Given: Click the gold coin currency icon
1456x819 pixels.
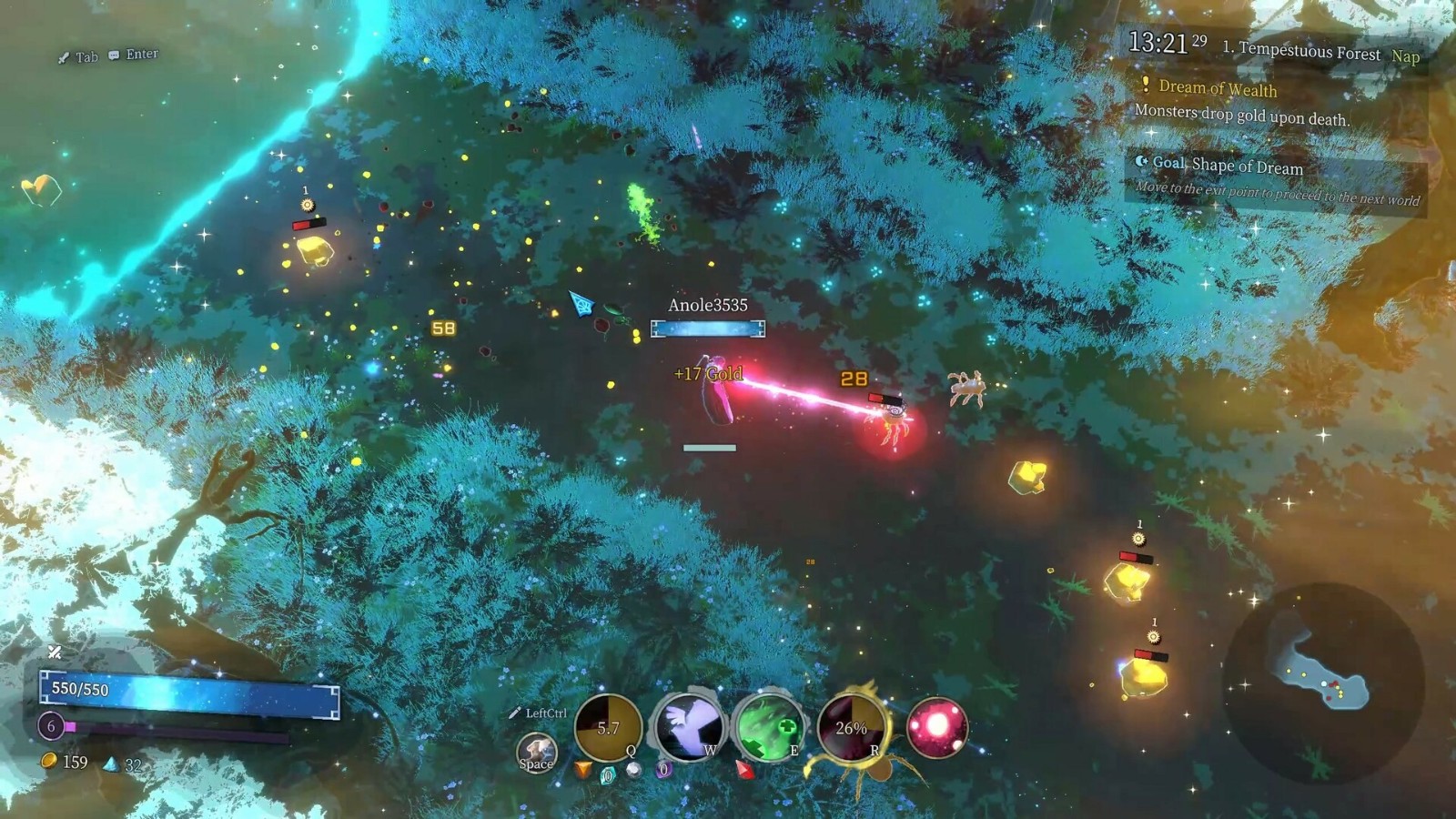Looking at the screenshot, I should (x=49, y=761).
